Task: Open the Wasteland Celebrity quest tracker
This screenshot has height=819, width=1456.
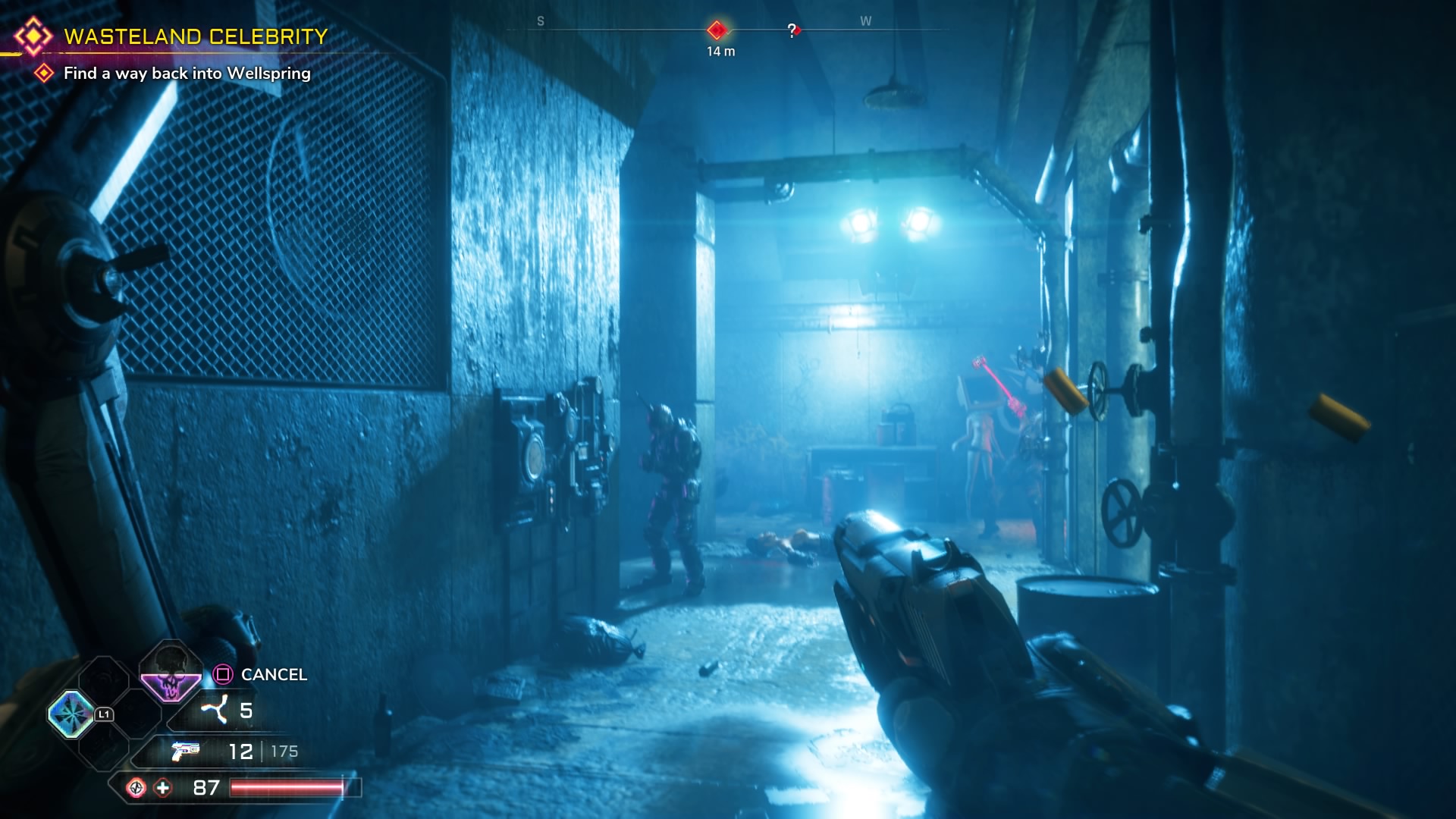Action: 196,36
